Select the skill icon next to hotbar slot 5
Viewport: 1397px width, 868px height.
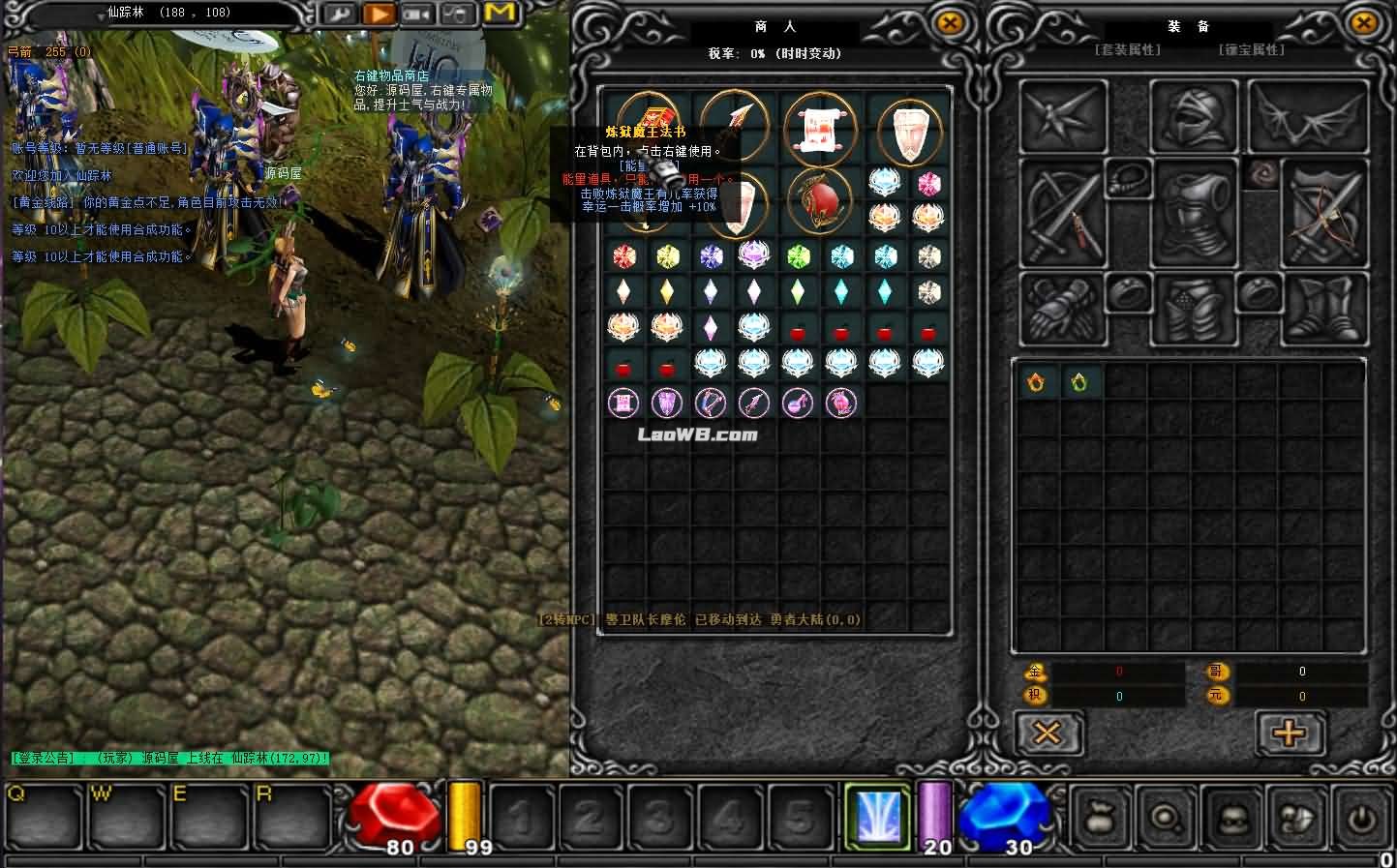click(x=876, y=816)
